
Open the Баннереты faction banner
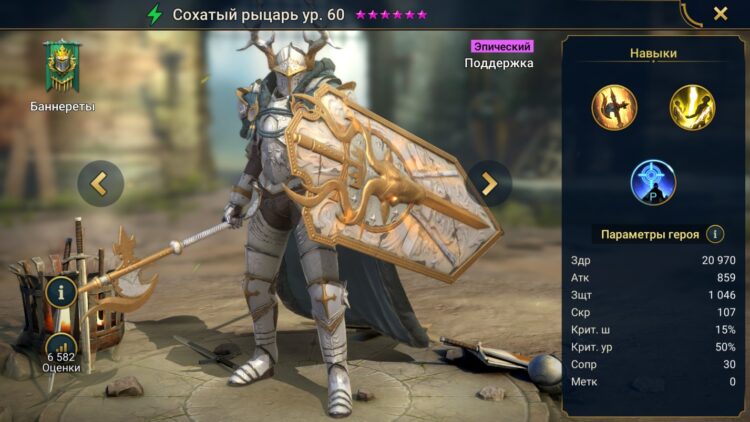point(62,68)
